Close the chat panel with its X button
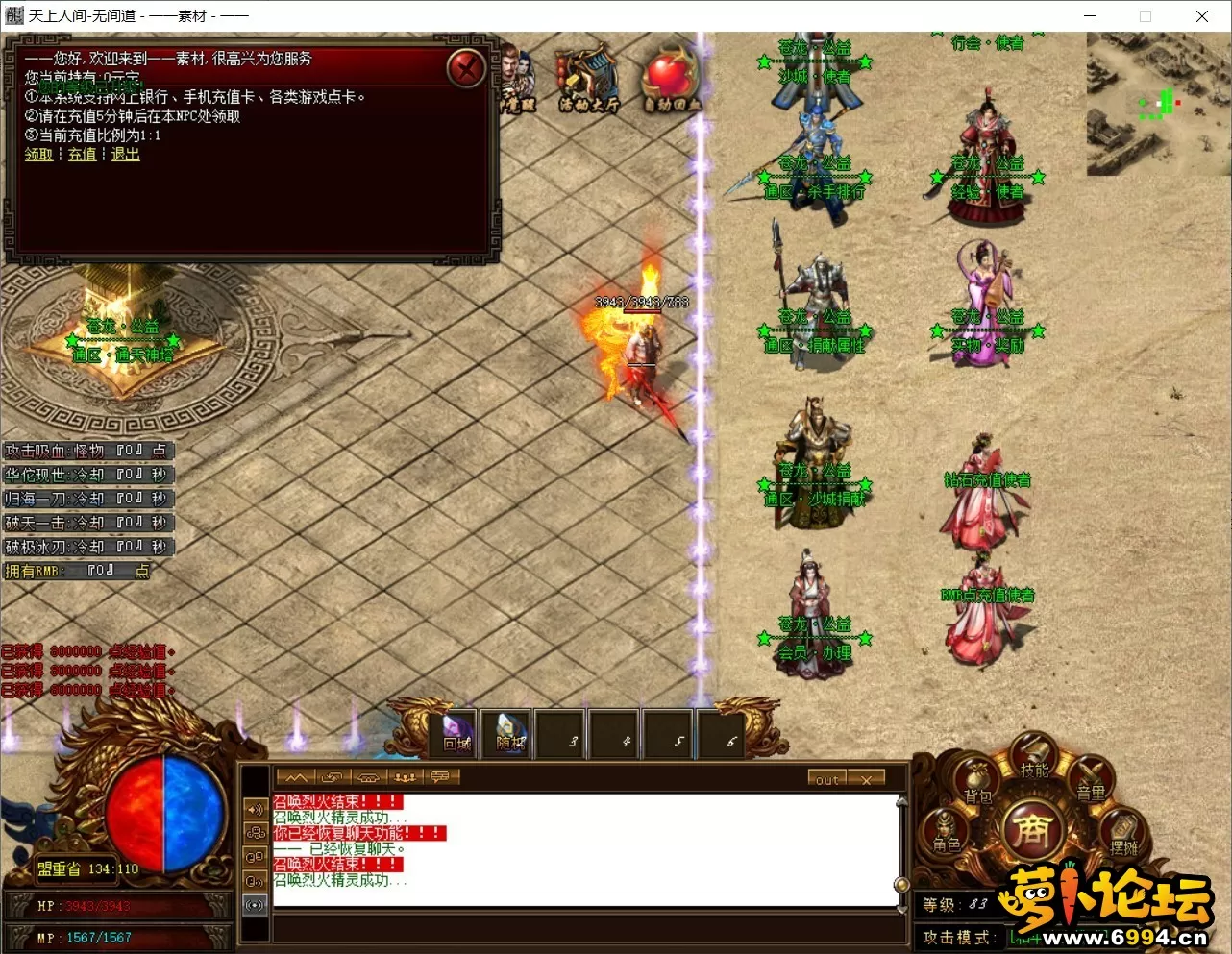Screen dimensions: 1232x954 point(867,779)
